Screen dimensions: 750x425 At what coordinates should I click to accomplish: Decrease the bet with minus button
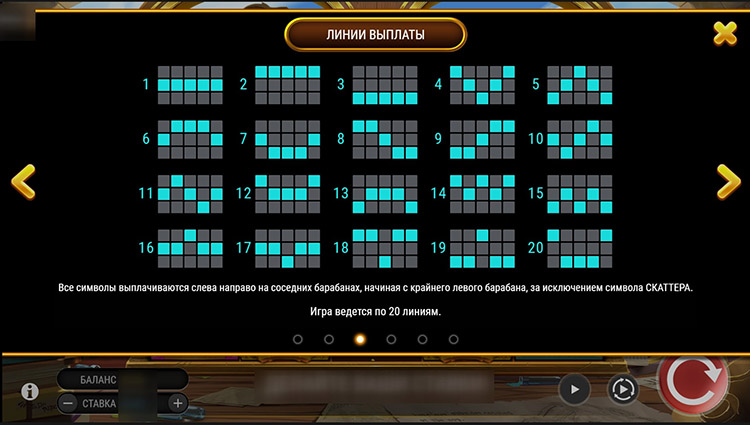[67, 403]
